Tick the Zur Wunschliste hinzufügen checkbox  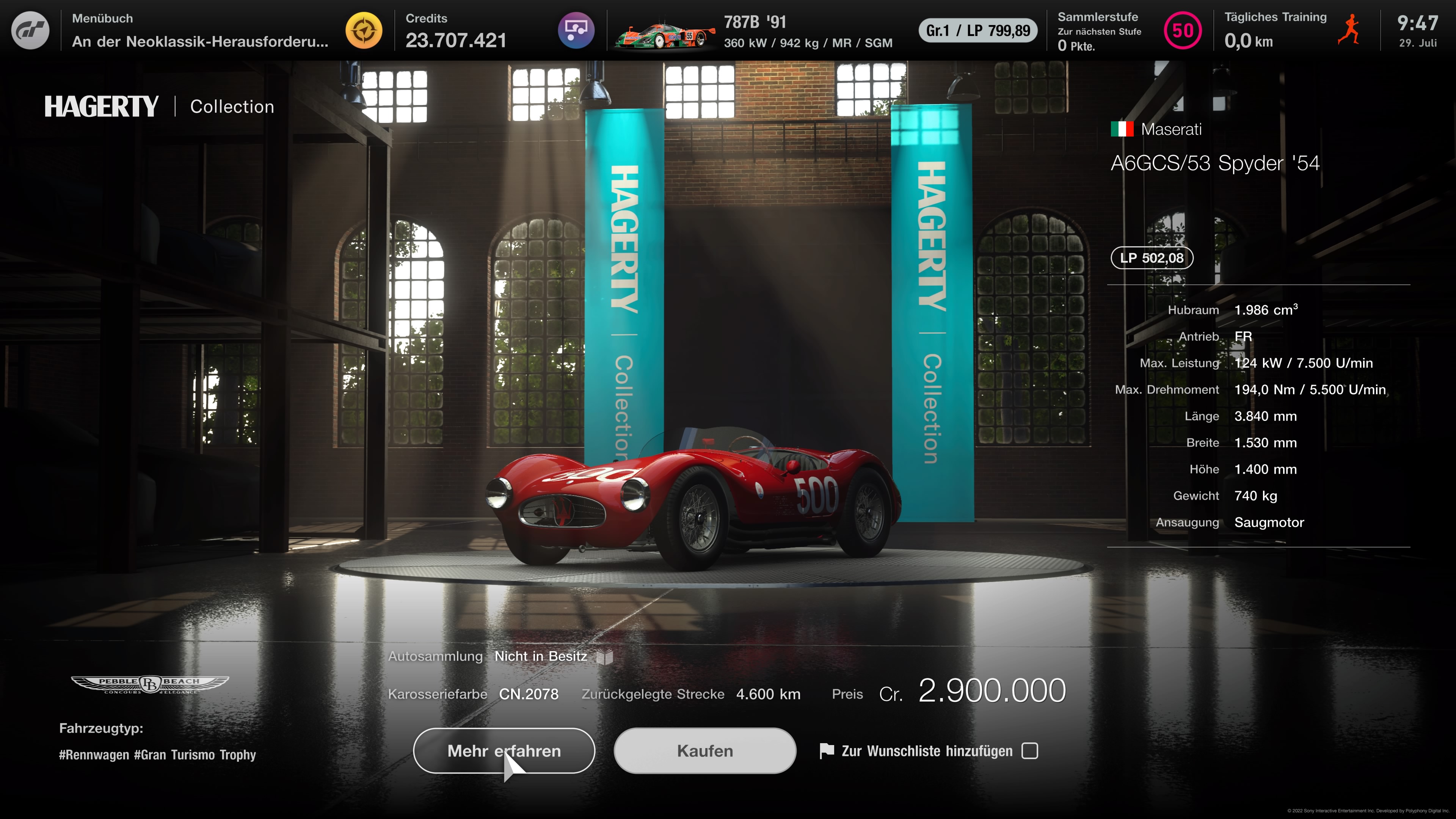click(x=1030, y=751)
